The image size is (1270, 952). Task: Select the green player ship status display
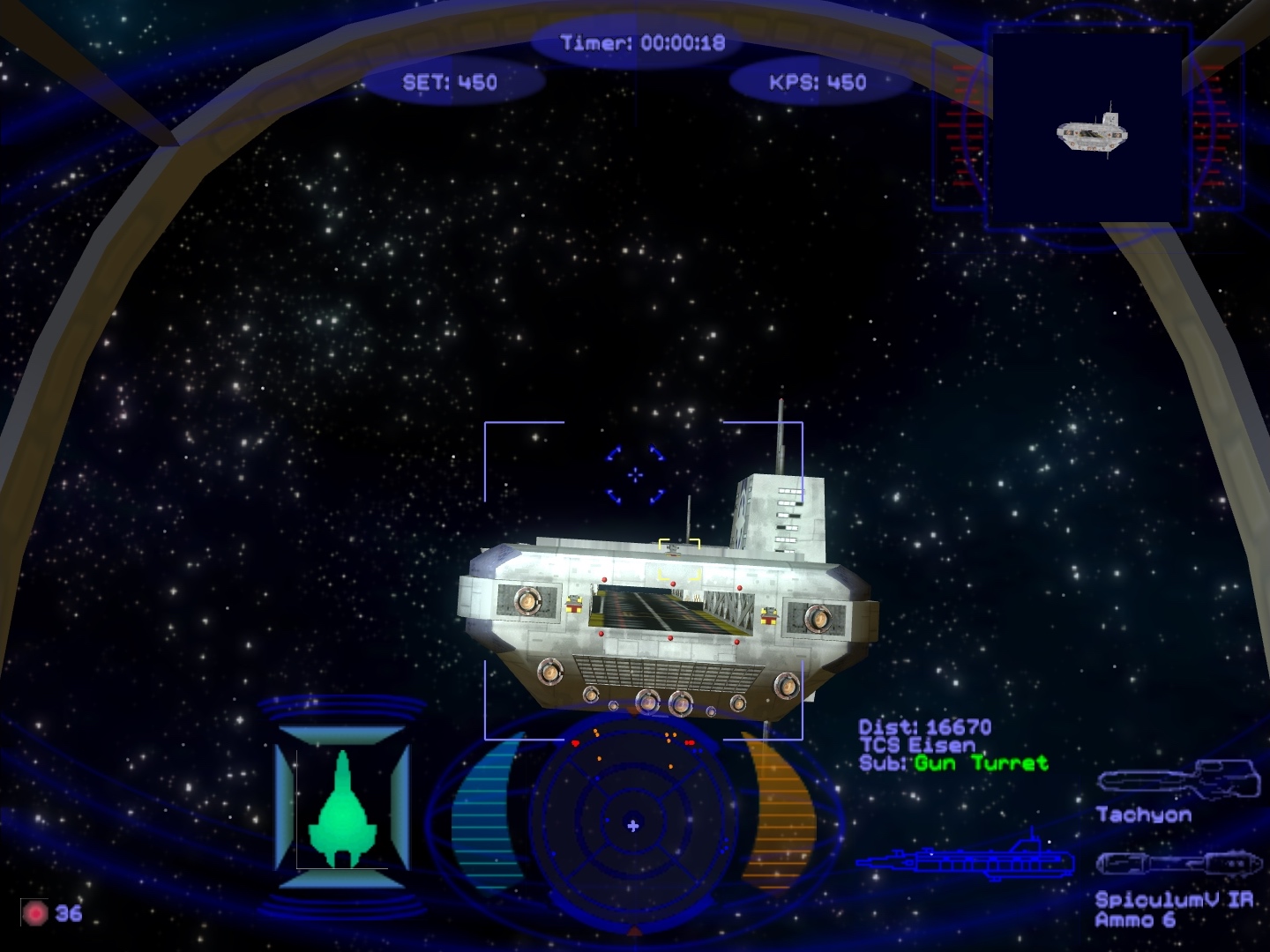(x=342, y=809)
